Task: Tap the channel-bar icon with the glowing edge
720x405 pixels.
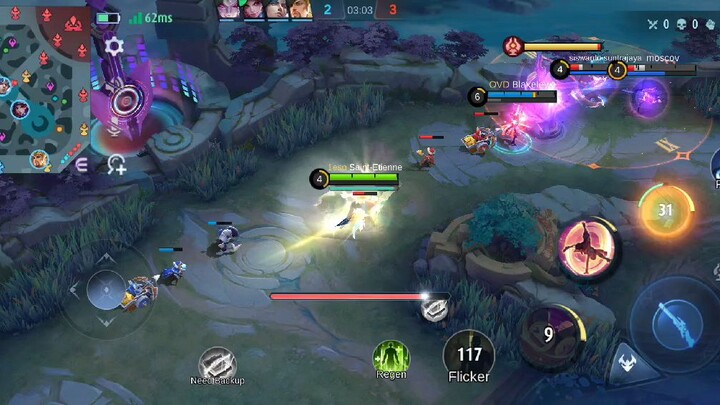Action: (x=434, y=308)
